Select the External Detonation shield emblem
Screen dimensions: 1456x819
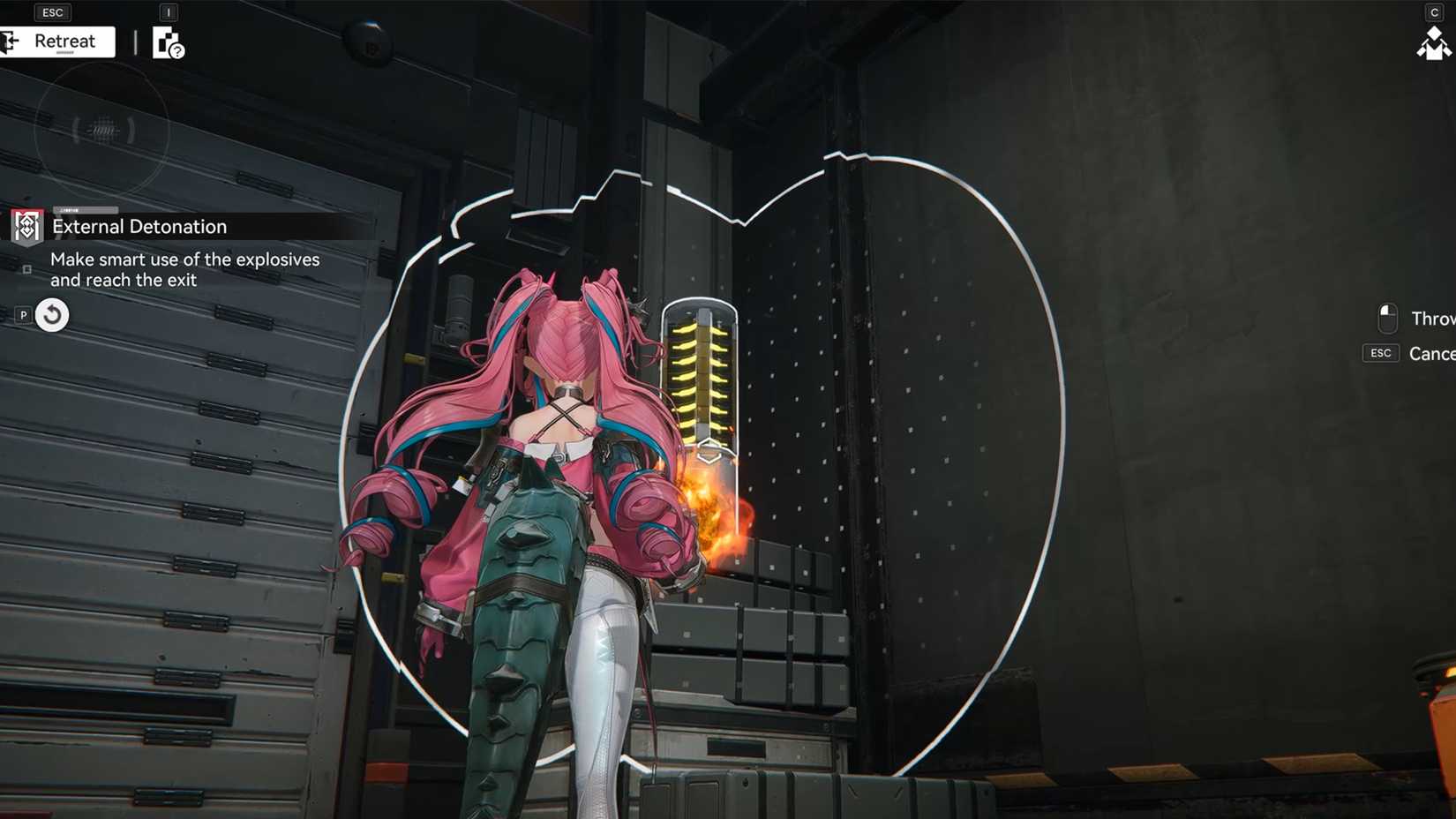[x=26, y=227]
